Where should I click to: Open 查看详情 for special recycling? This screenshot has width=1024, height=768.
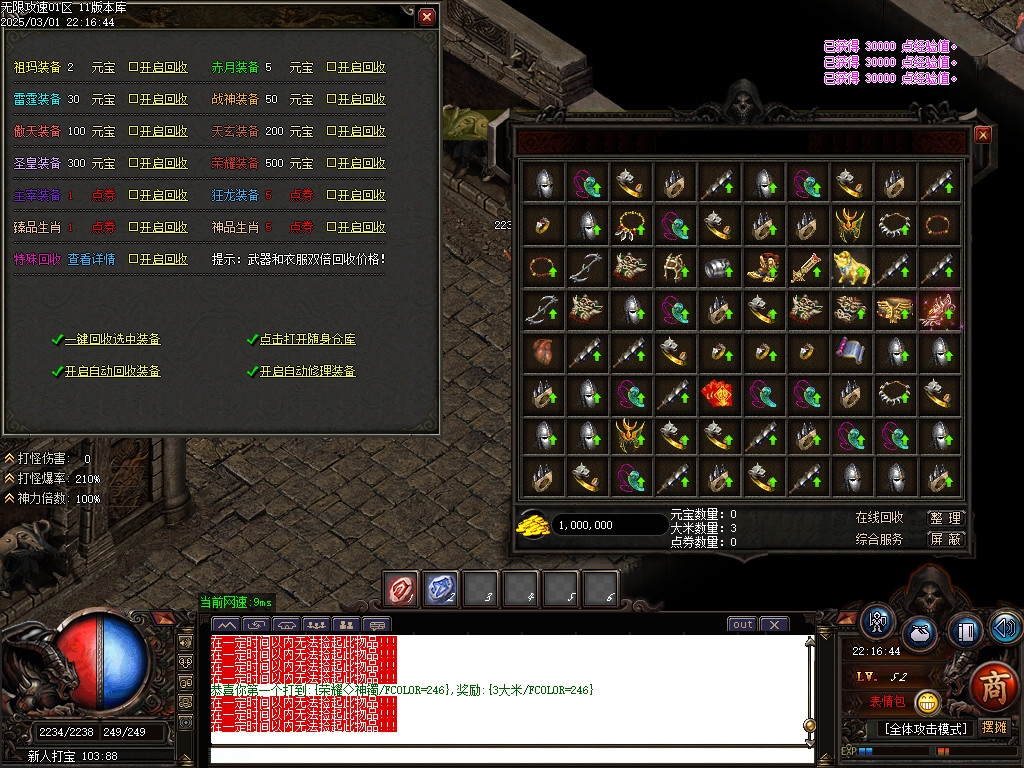tap(91, 259)
